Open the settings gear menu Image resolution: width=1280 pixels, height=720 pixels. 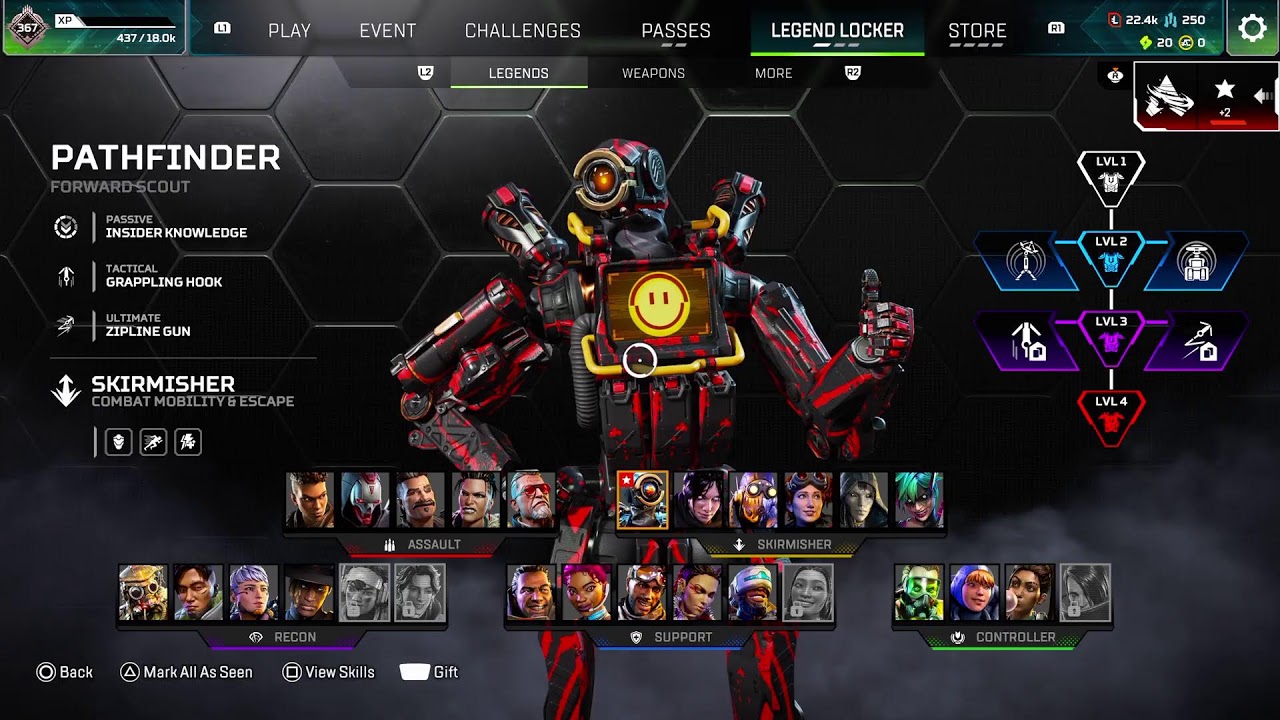1252,28
